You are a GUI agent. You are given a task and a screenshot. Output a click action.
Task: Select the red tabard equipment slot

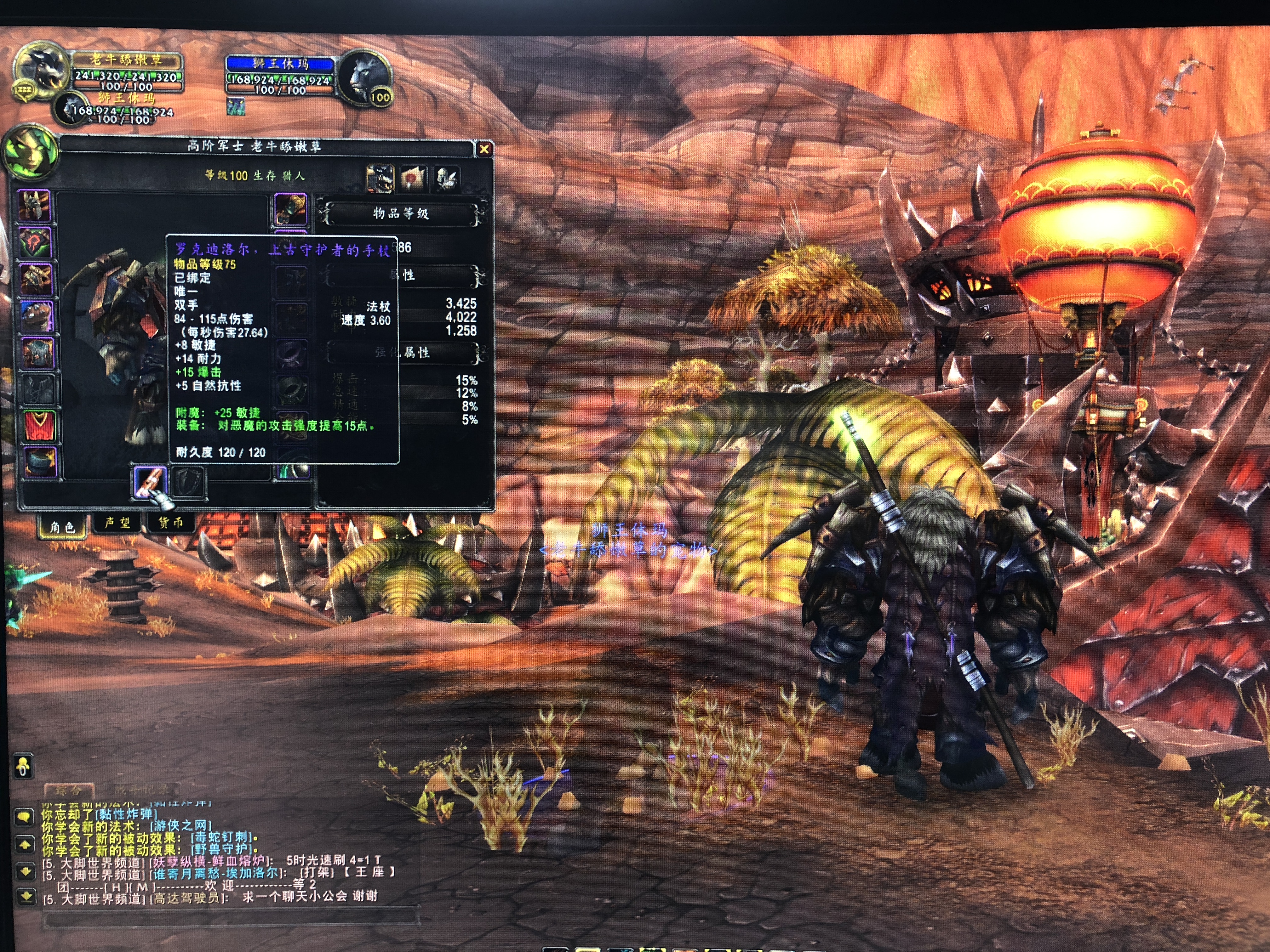coord(39,426)
